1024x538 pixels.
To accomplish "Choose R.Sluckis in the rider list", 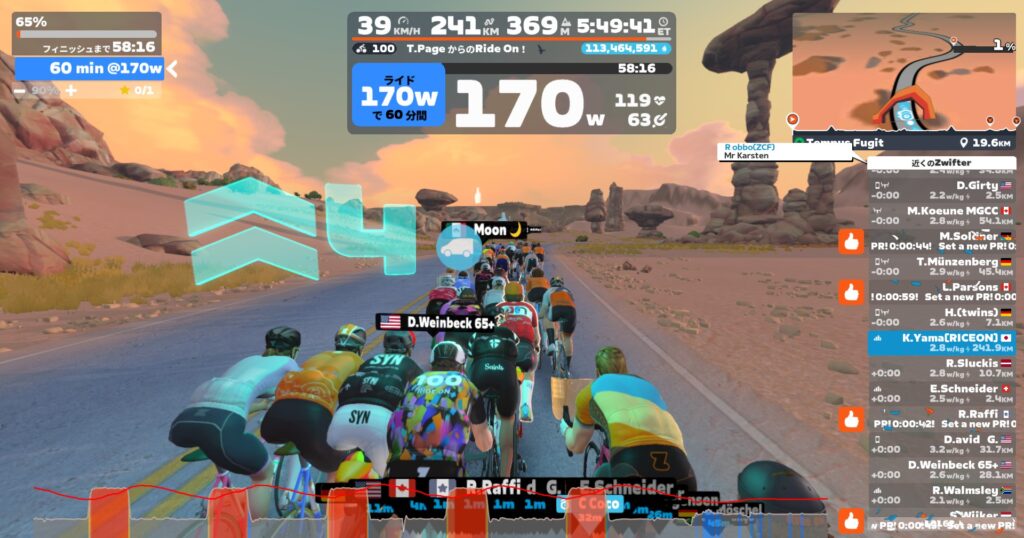I will [941, 368].
